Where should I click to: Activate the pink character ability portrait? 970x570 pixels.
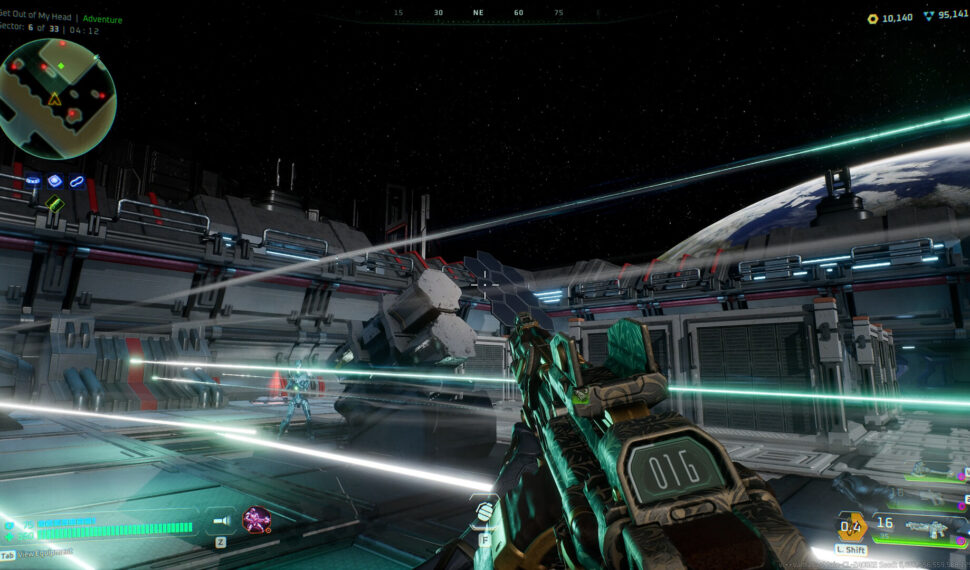pyautogui.click(x=256, y=519)
